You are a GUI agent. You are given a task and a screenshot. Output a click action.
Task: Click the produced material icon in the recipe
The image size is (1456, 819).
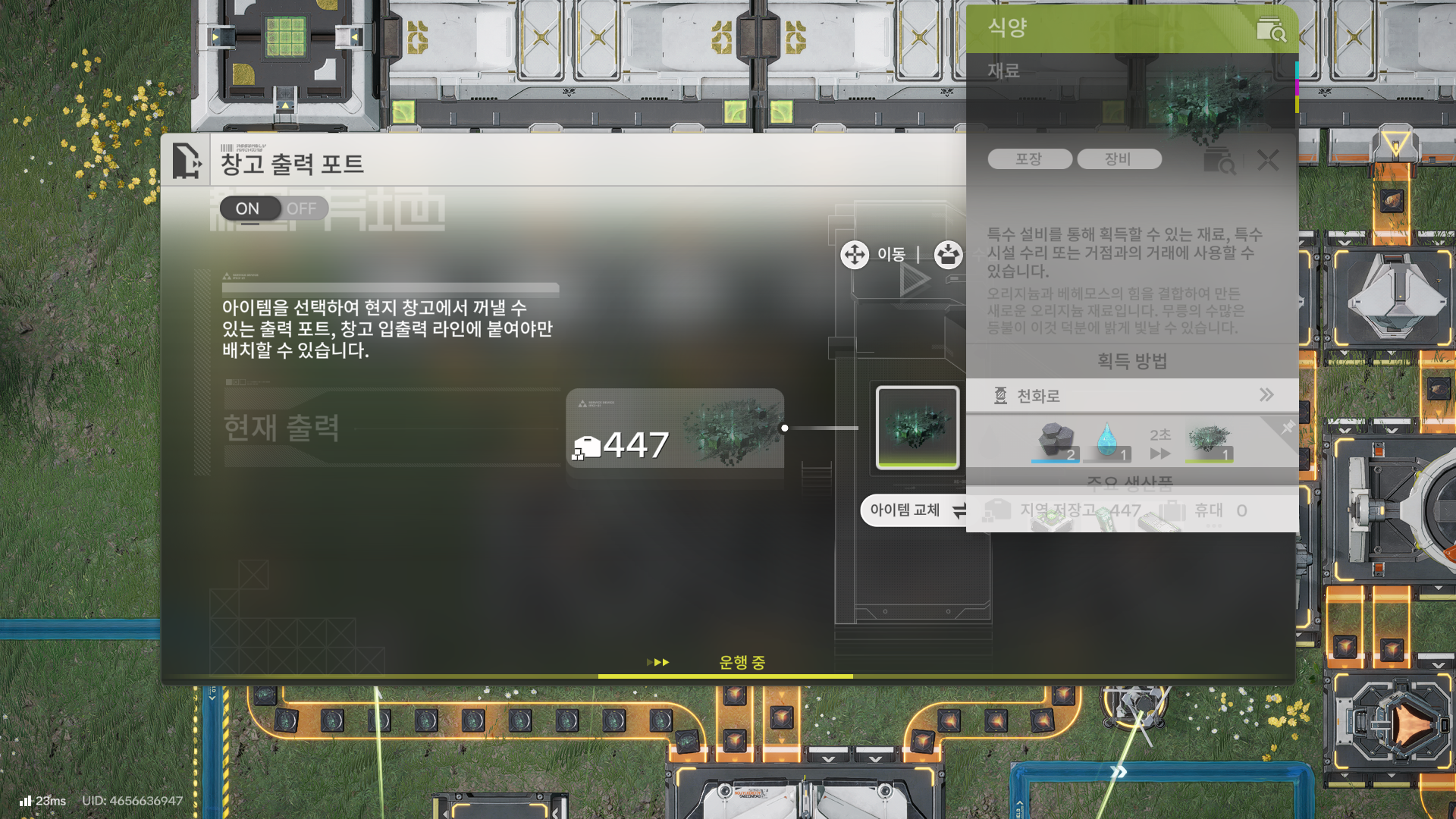pyautogui.click(x=1210, y=438)
